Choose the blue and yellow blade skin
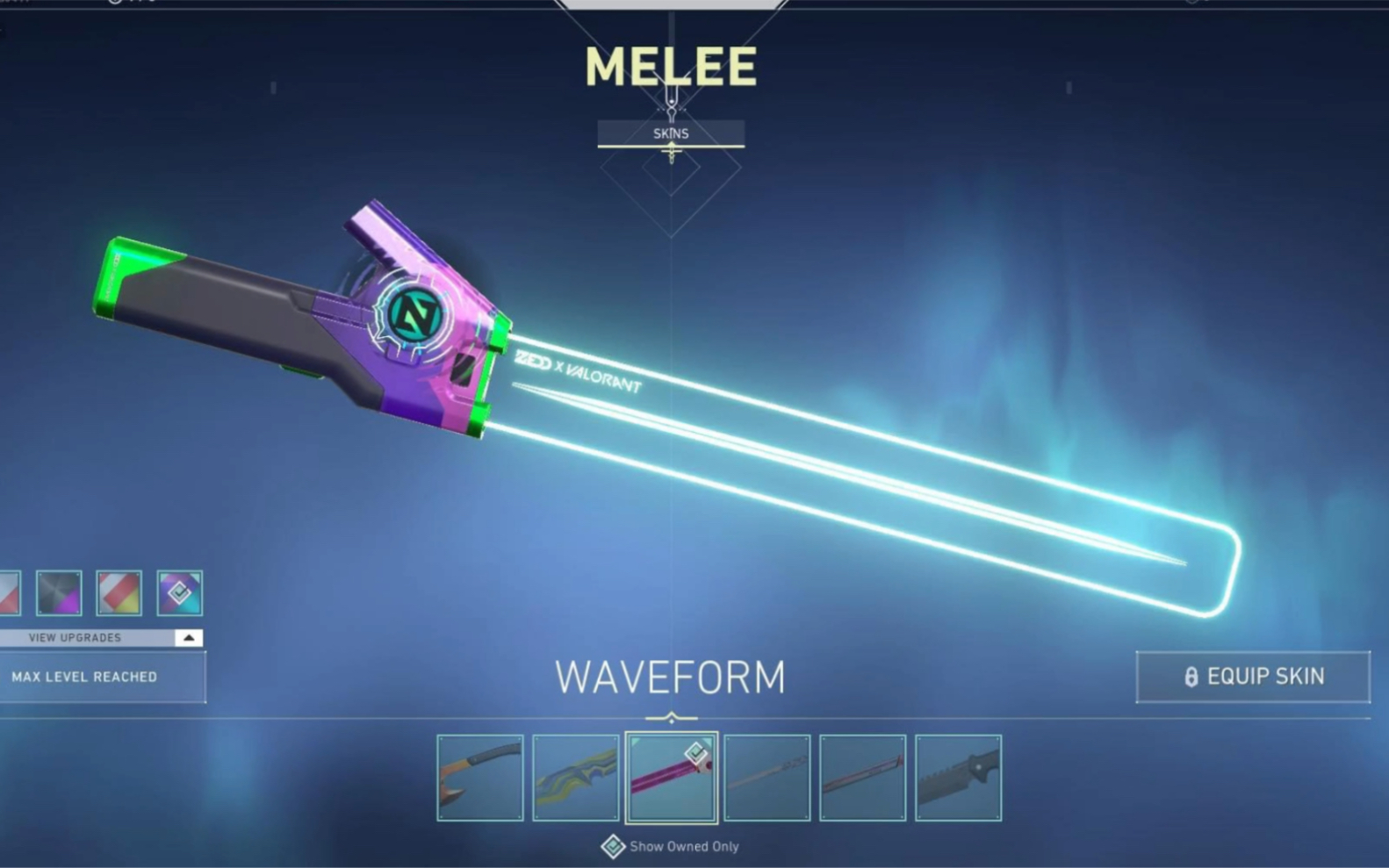The image size is (1389, 868). (x=576, y=778)
